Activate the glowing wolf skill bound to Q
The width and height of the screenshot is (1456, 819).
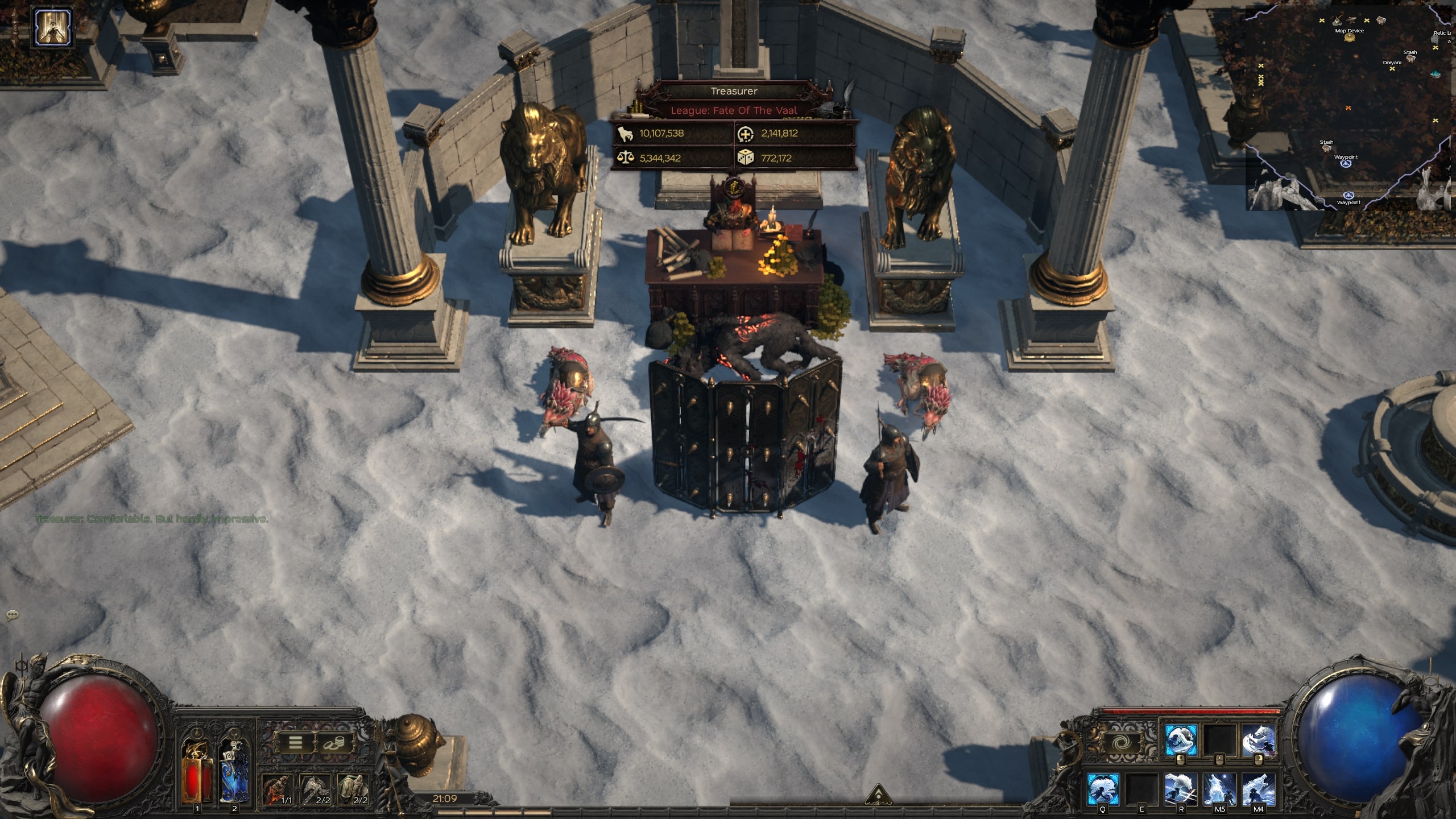1103,788
